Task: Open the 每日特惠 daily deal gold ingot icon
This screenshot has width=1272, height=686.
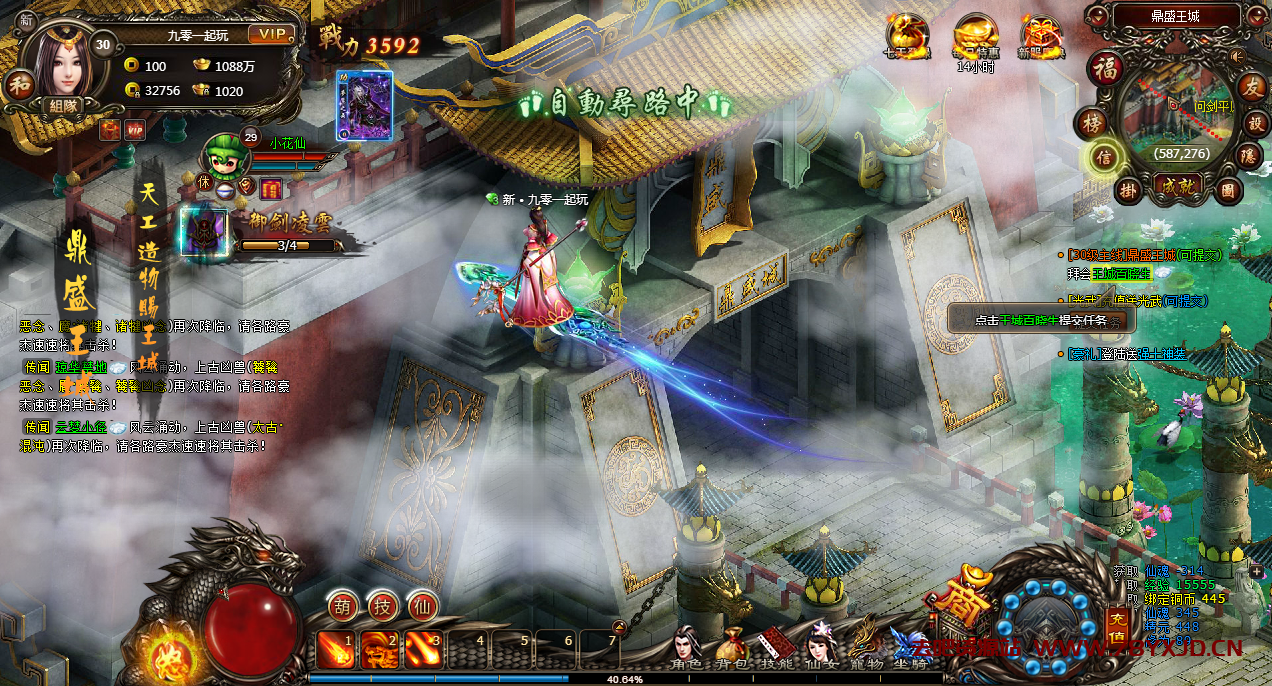Action: point(976,38)
